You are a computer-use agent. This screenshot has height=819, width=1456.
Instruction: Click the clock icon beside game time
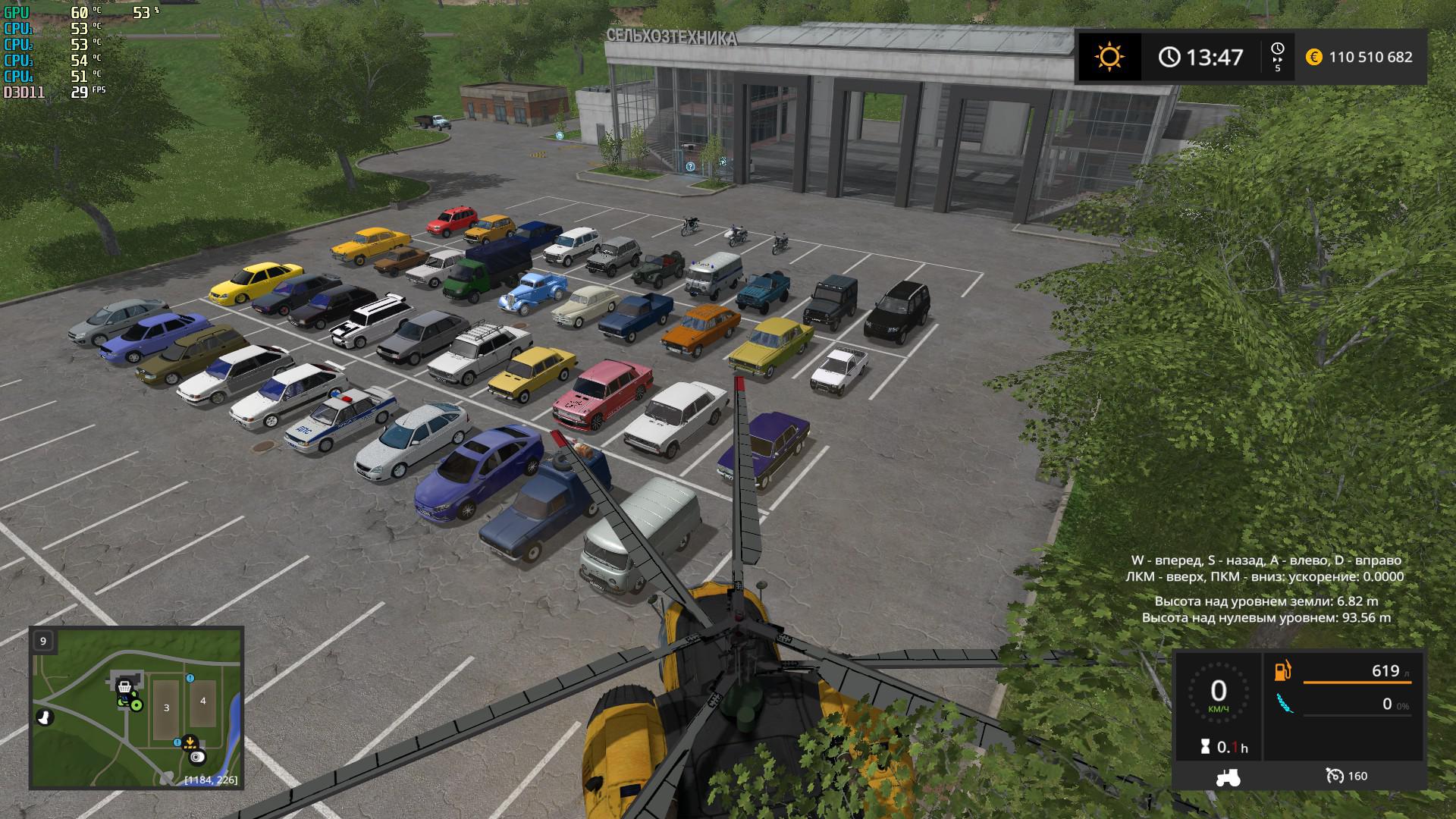1169,57
